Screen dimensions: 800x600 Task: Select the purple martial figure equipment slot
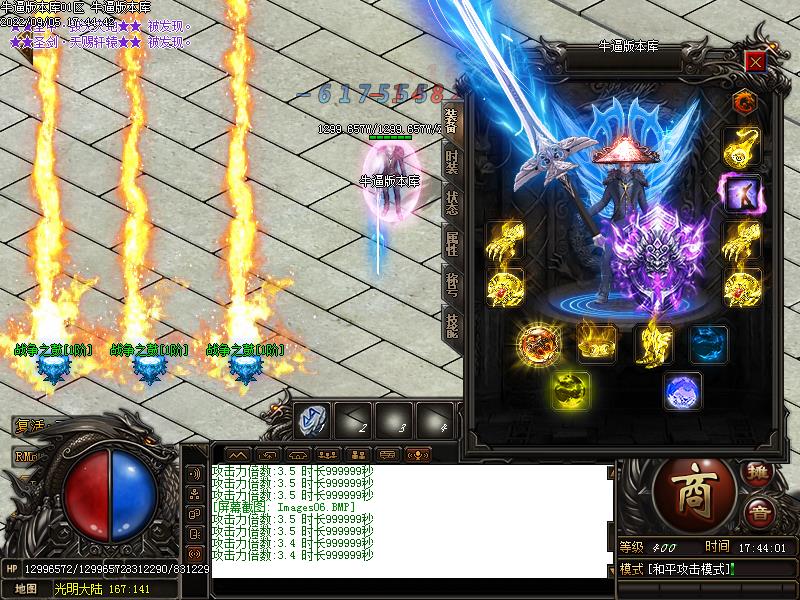[x=742, y=193]
